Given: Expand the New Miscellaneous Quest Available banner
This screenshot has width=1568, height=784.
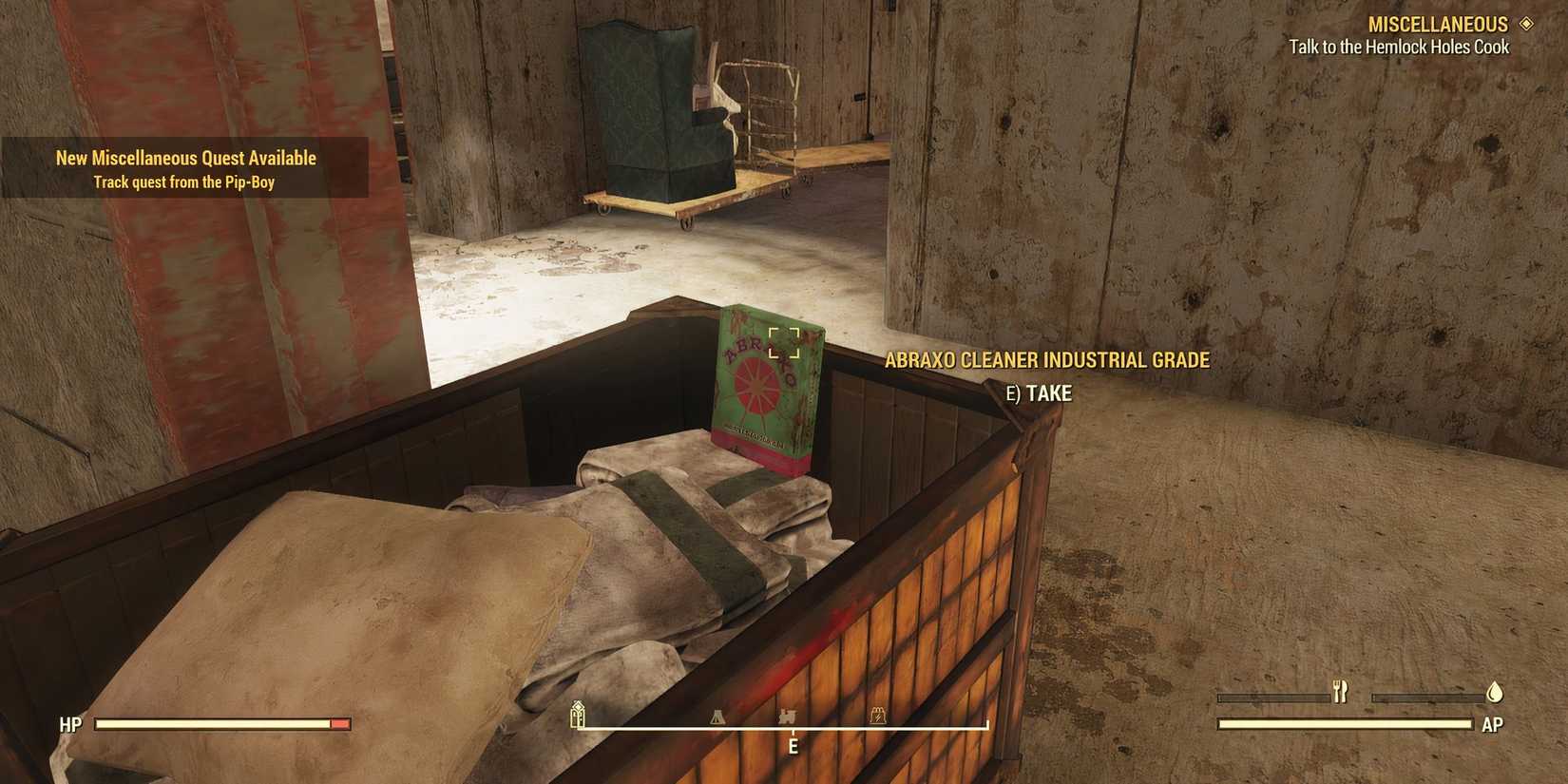Looking at the screenshot, I should pos(185,157).
